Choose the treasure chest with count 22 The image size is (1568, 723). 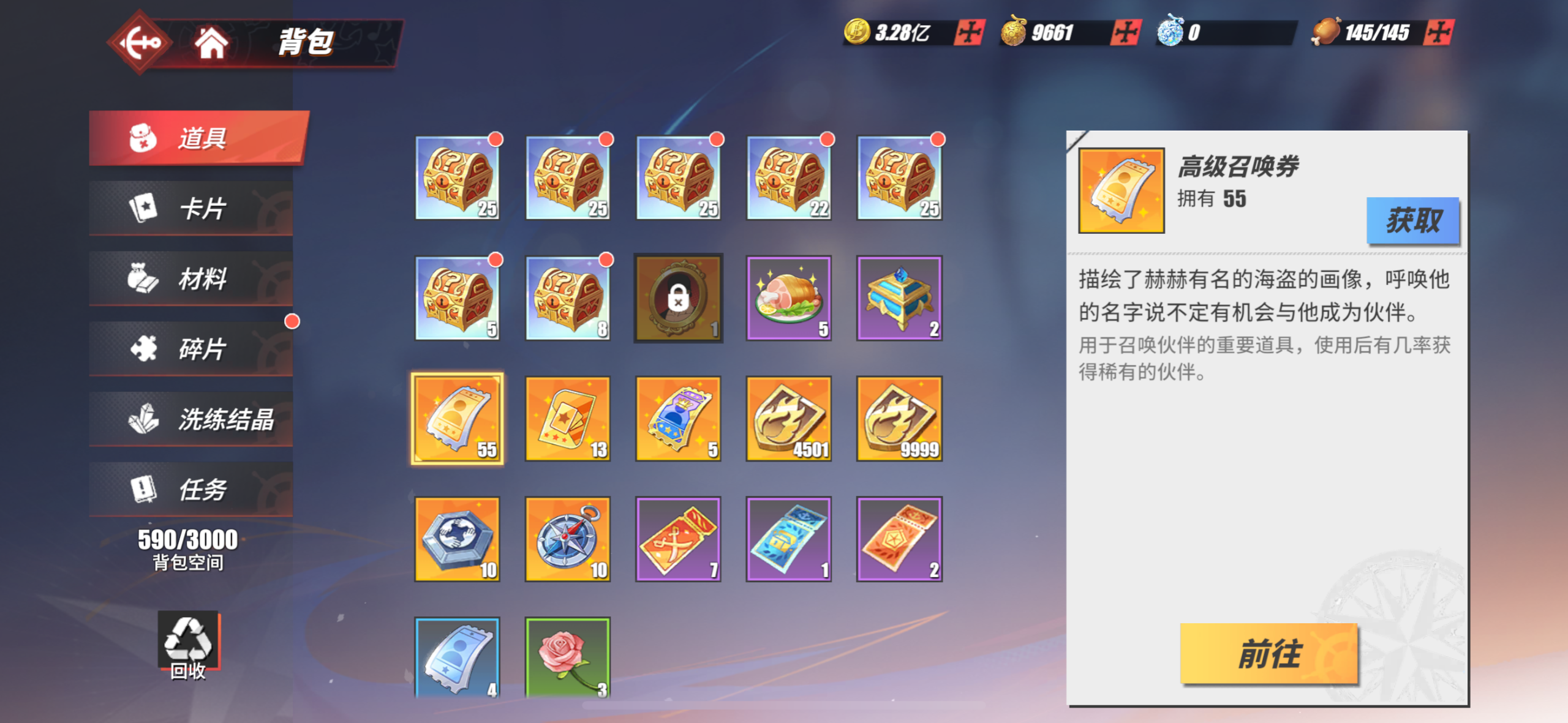click(x=788, y=178)
